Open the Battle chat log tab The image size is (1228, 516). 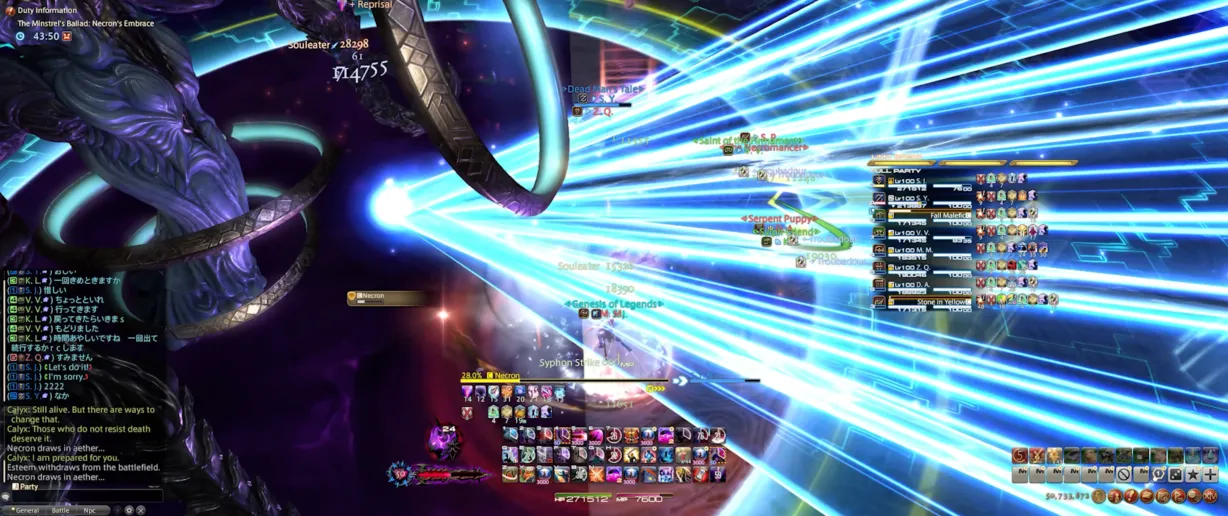coord(61,510)
